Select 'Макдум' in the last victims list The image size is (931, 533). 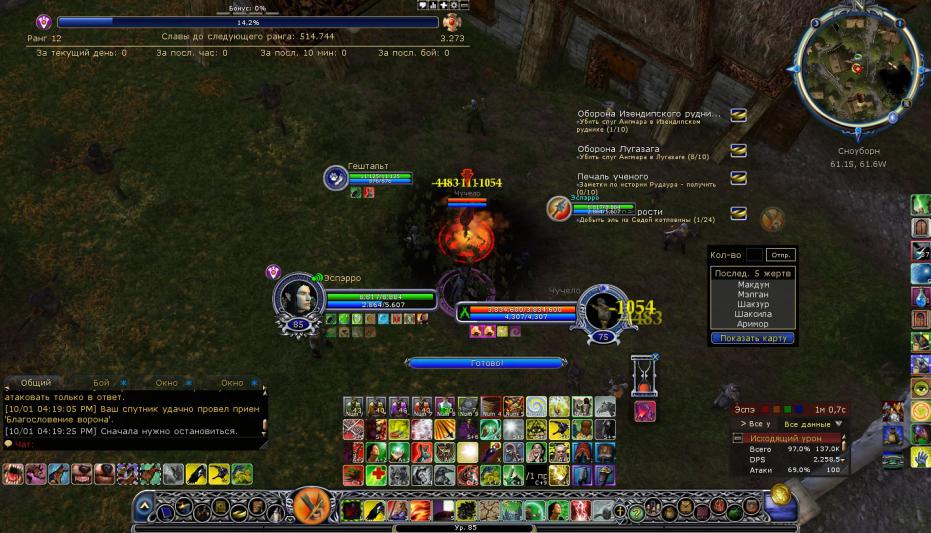tap(753, 284)
